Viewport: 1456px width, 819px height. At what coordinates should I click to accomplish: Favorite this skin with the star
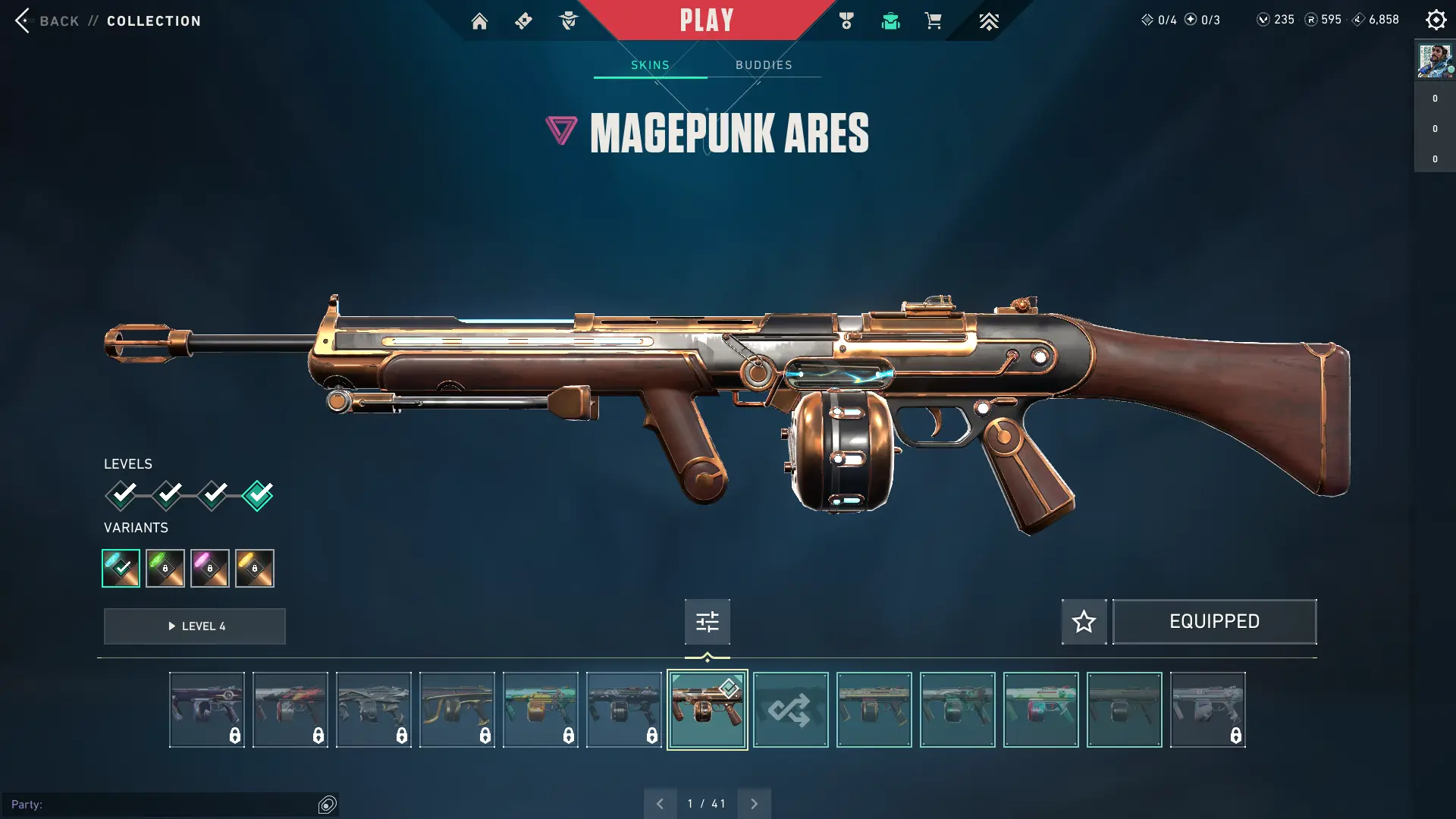click(1084, 622)
